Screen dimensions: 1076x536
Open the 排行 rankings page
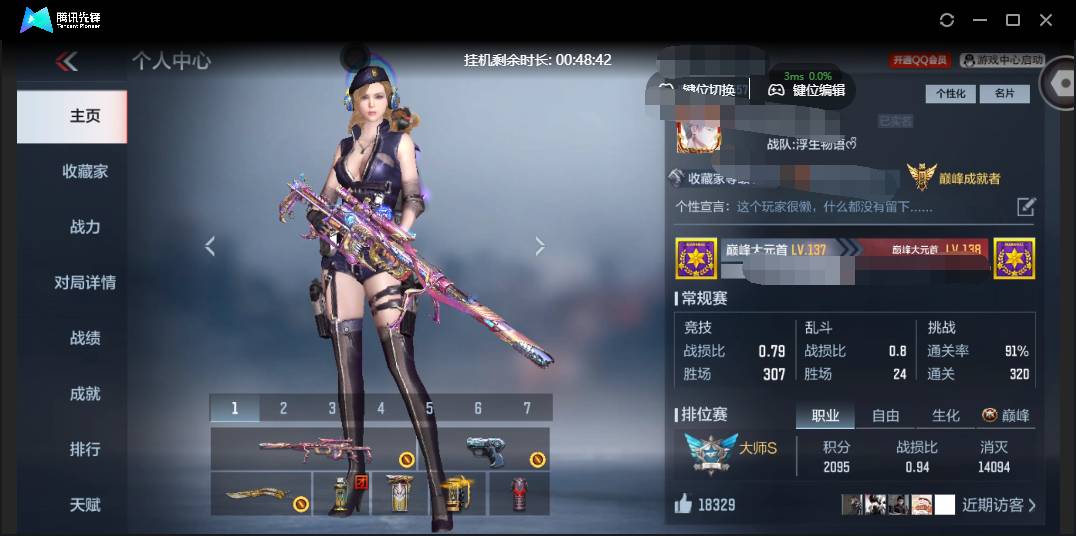click(x=85, y=449)
